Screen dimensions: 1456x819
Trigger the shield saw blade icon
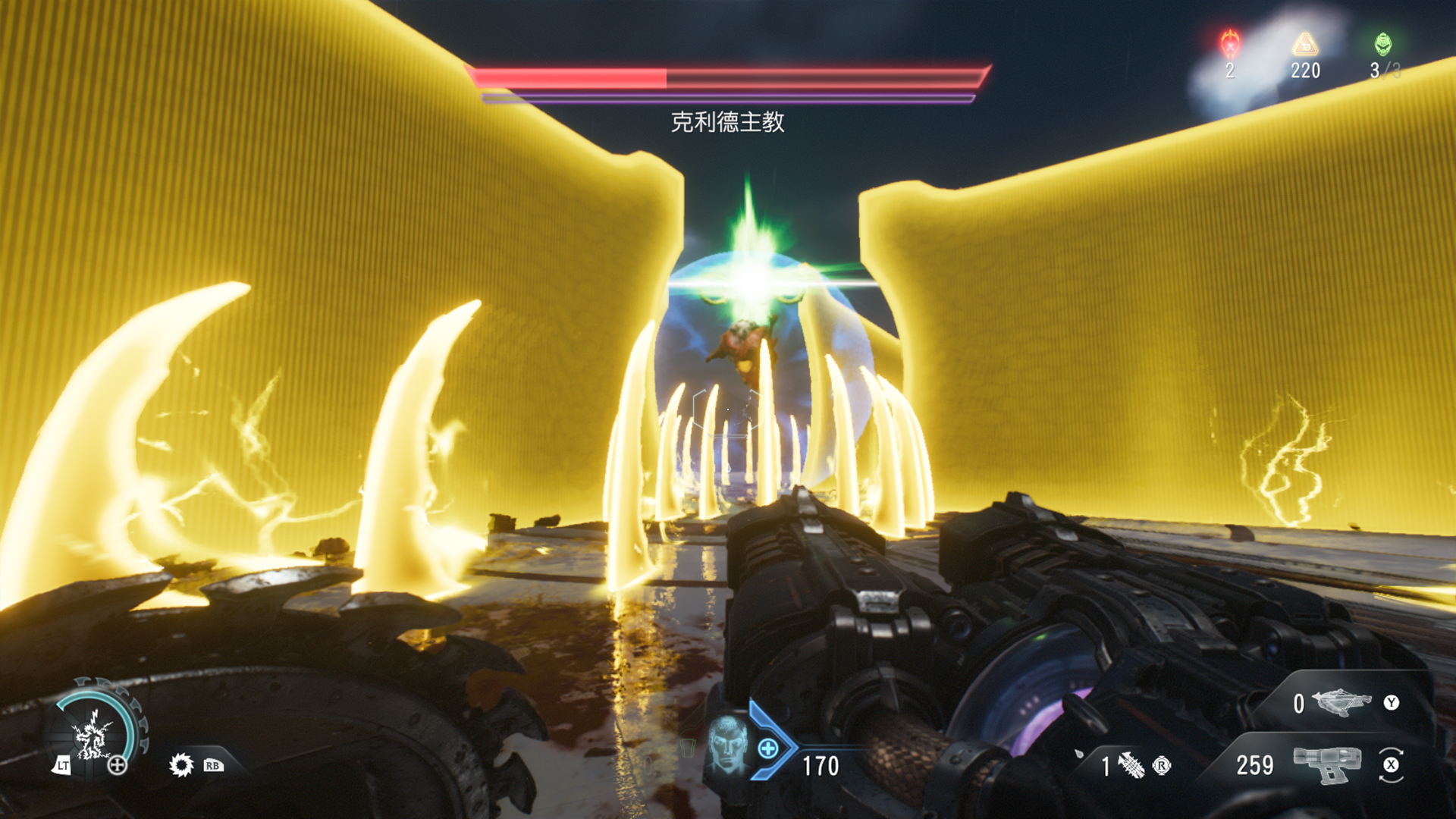pos(181,764)
